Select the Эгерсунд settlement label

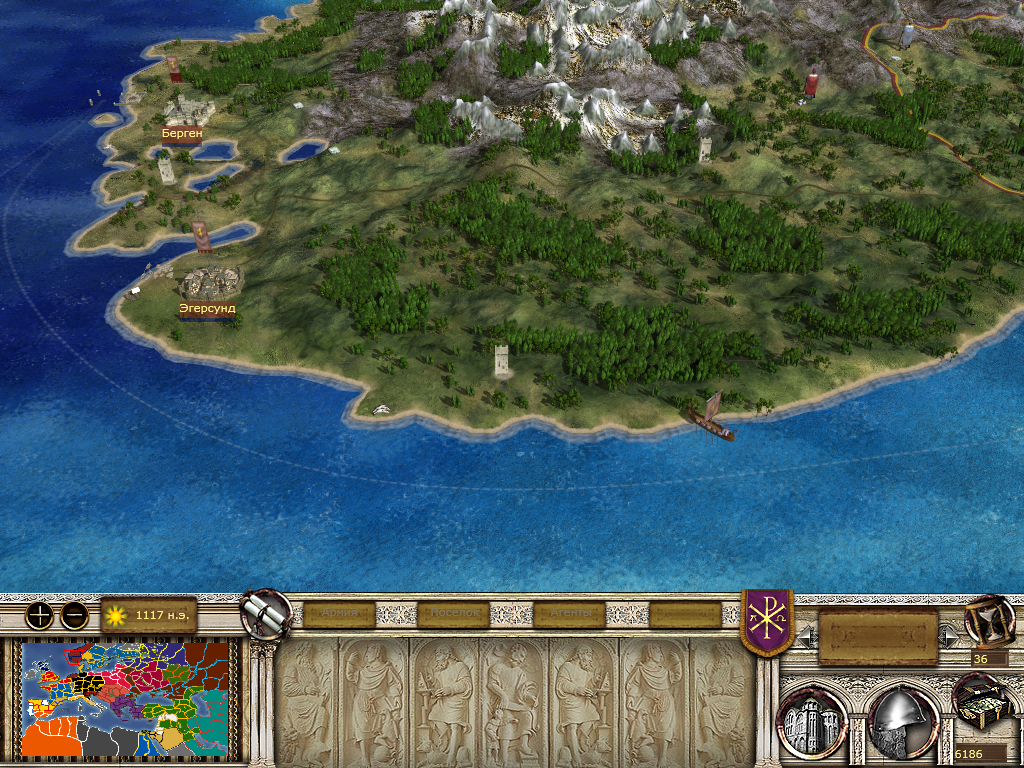(x=207, y=309)
